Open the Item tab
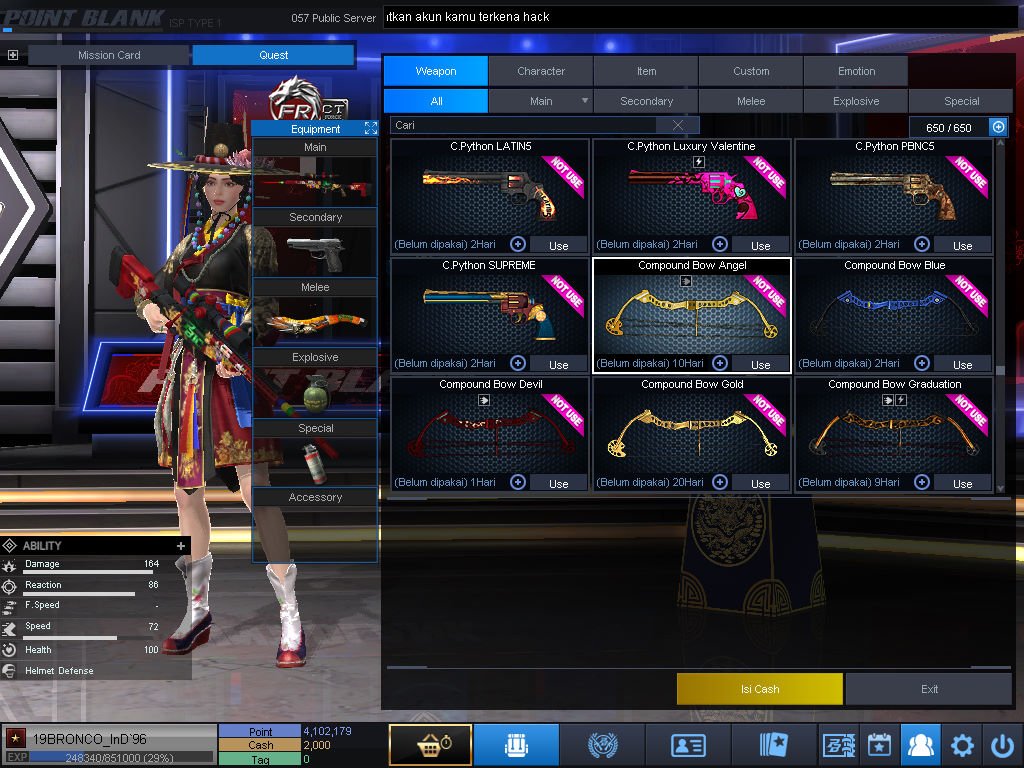Screen dimensions: 1024x768 pyautogui.click(x=646, y=71)
